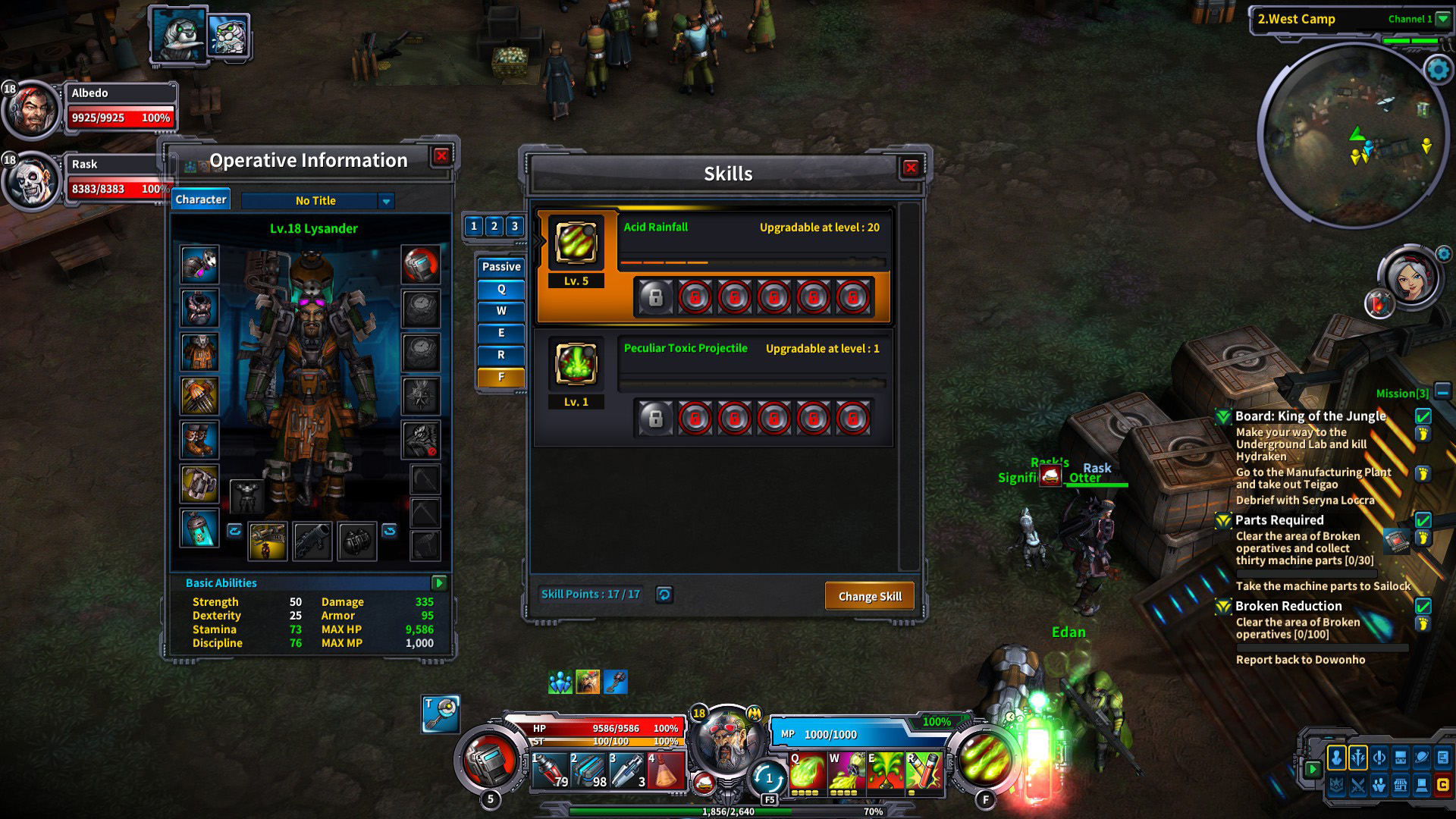Switch to the Q skill tab
Image resolution: width=1456 pixels, height=819 pixels.
click(501, 290)
